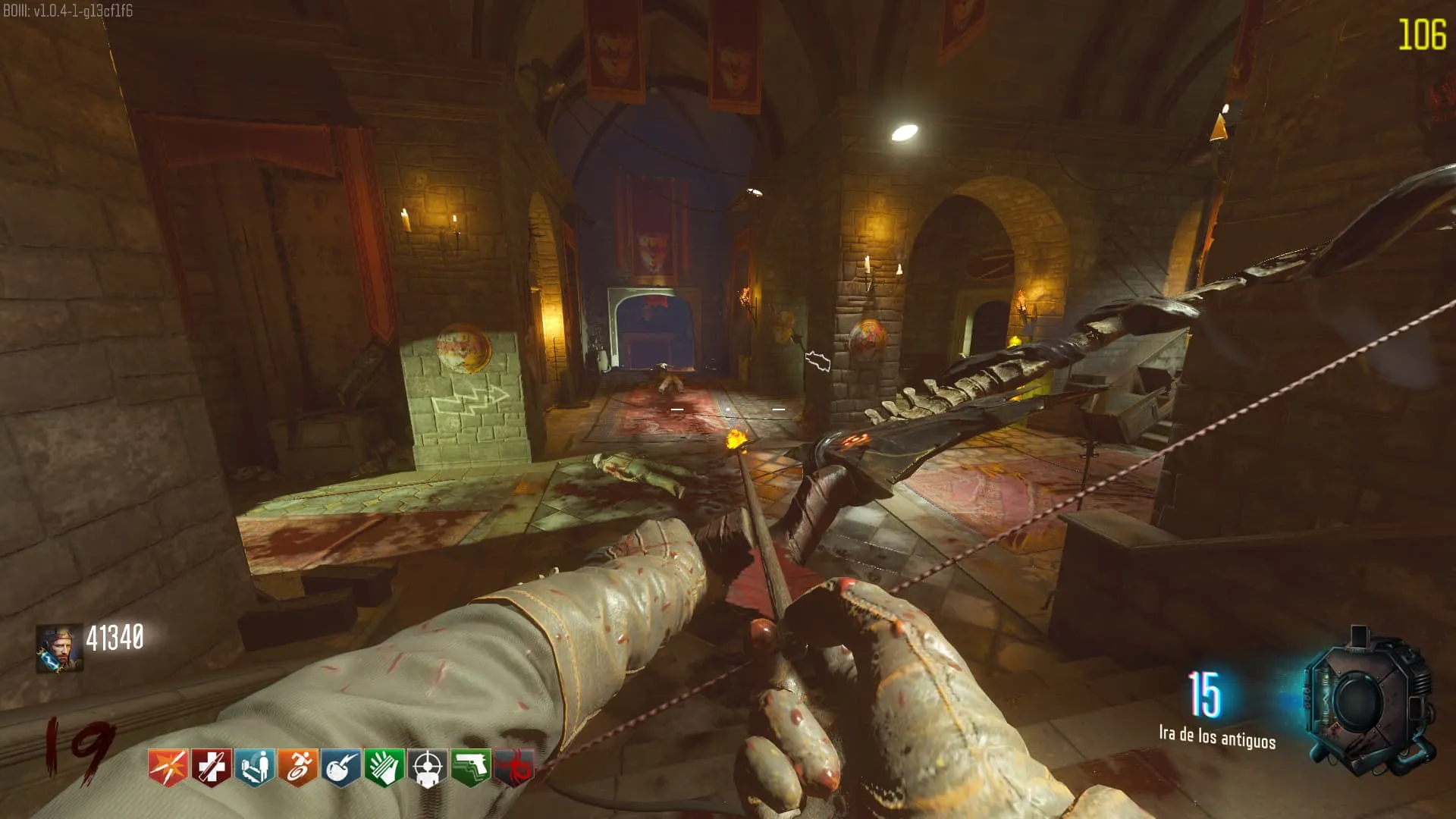
Task: Click the Double Tap perk icon
Action: pos(168,767)
